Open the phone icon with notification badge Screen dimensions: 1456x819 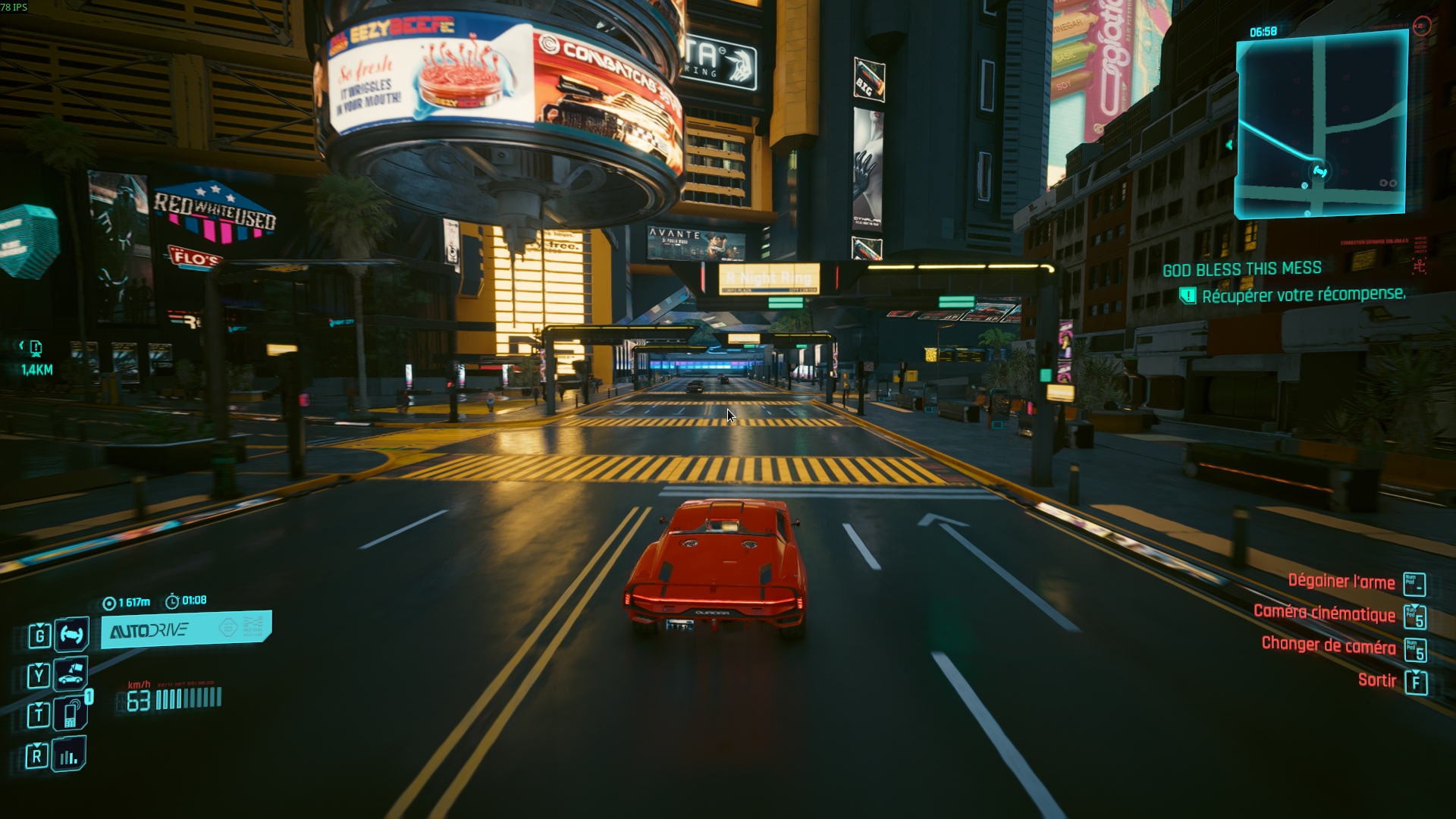coord(71,714)
